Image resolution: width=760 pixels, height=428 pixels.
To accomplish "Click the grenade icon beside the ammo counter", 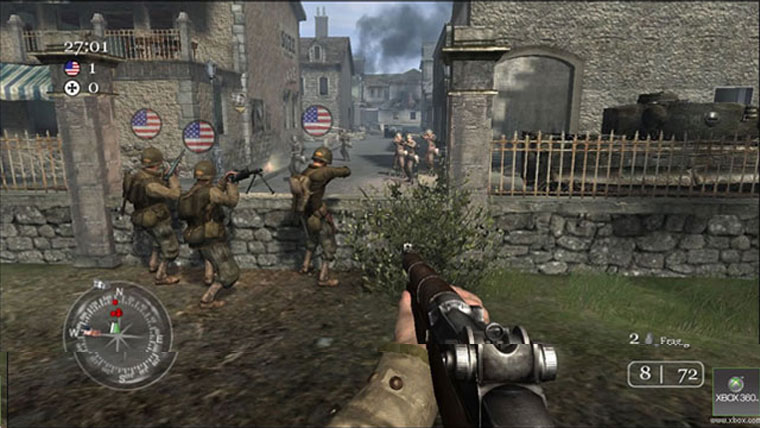I will (x=648, y=340).
